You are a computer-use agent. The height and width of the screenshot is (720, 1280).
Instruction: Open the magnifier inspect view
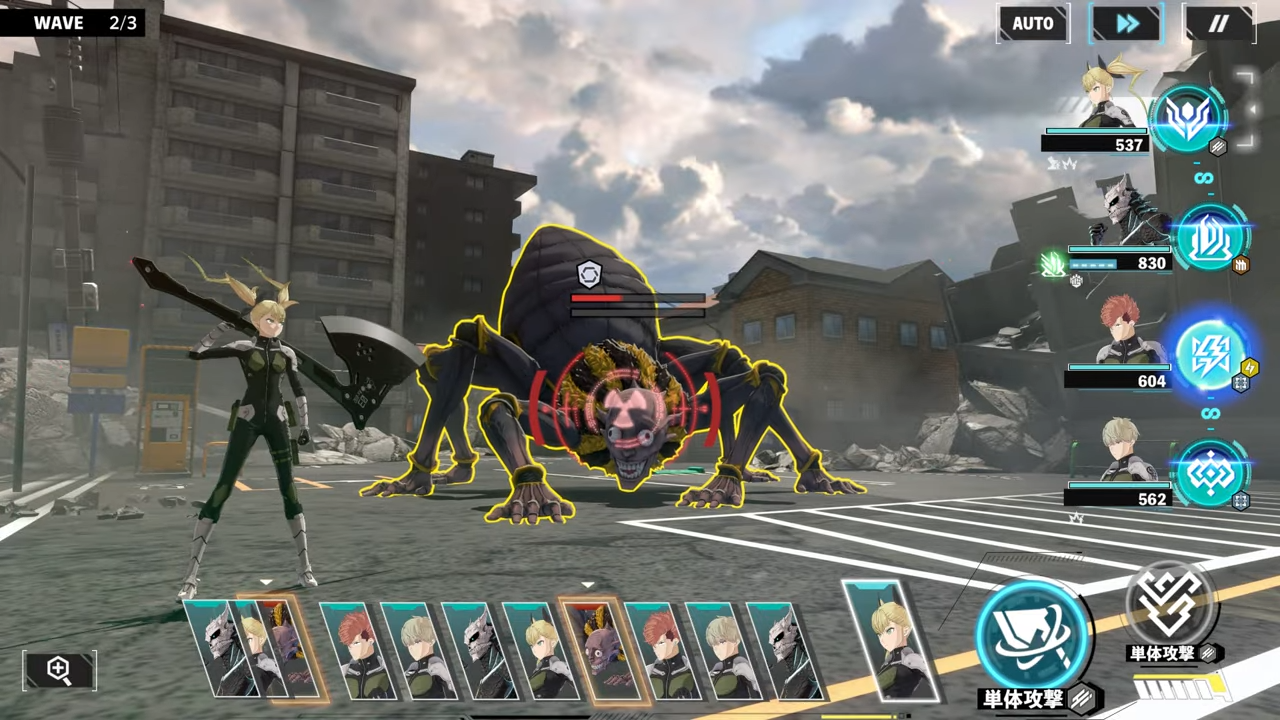[x=59, y=670]
